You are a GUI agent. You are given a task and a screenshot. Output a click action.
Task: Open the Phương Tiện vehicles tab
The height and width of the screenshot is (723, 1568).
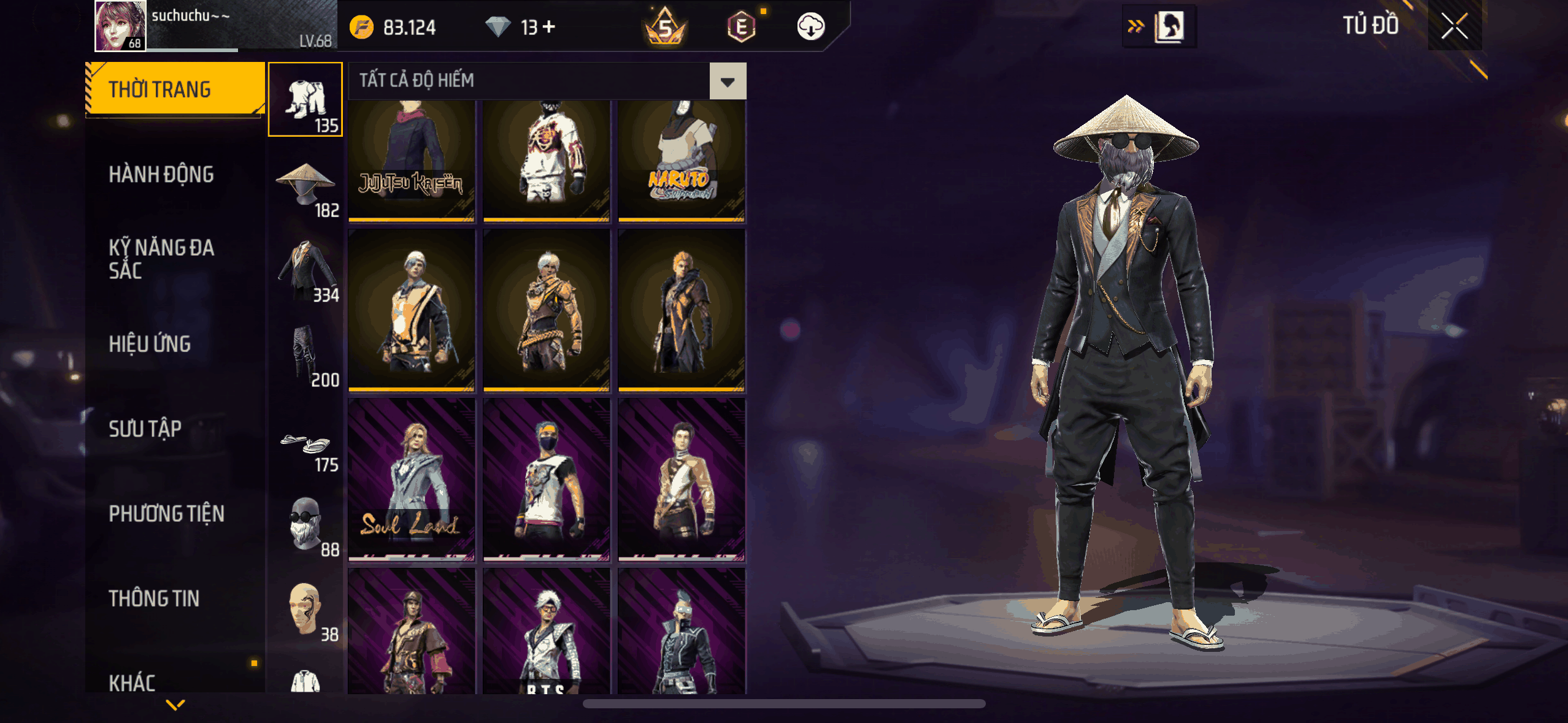166,513
